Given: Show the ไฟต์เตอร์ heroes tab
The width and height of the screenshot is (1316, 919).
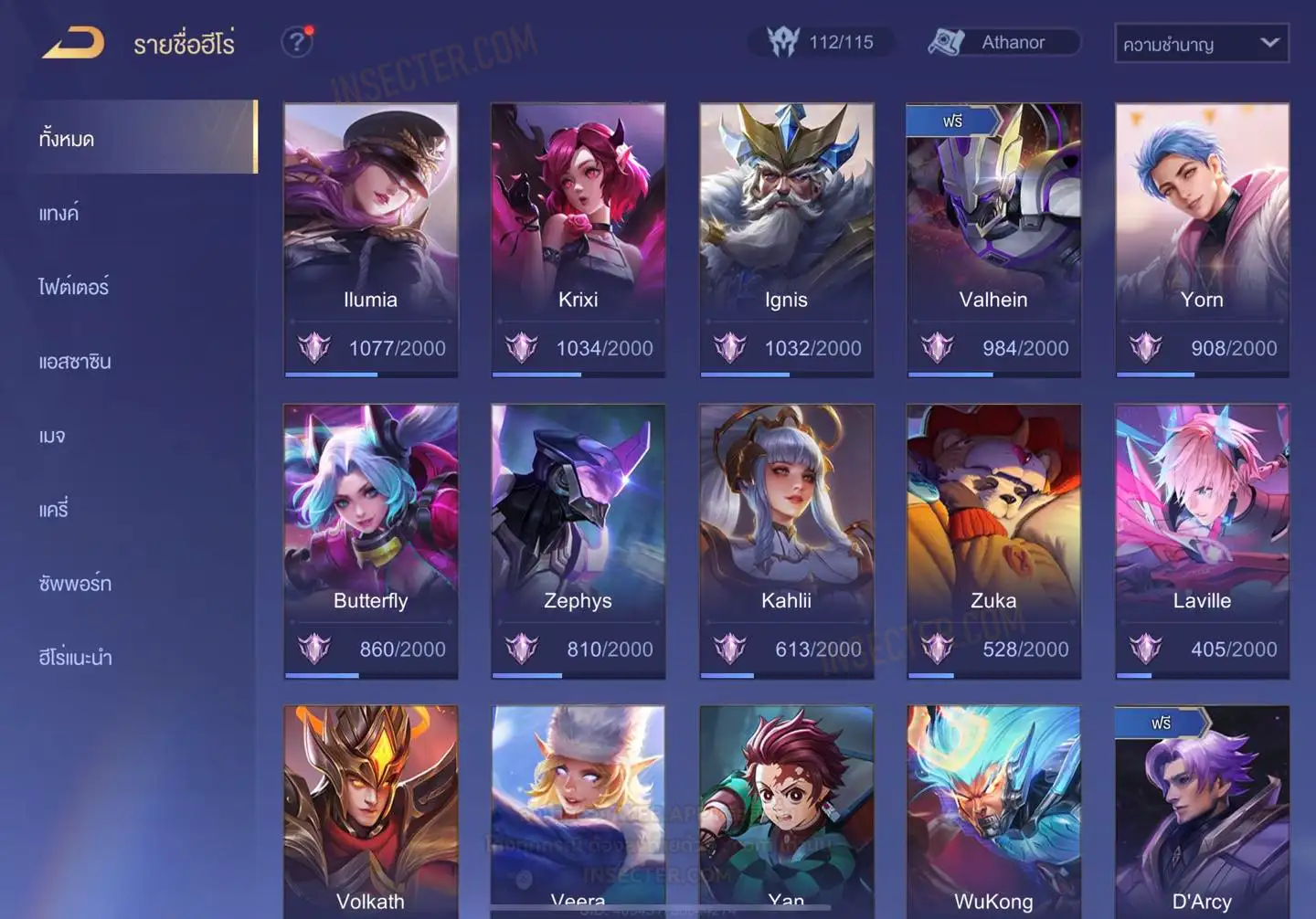Looking at the screenshot, I should [74, 287].
